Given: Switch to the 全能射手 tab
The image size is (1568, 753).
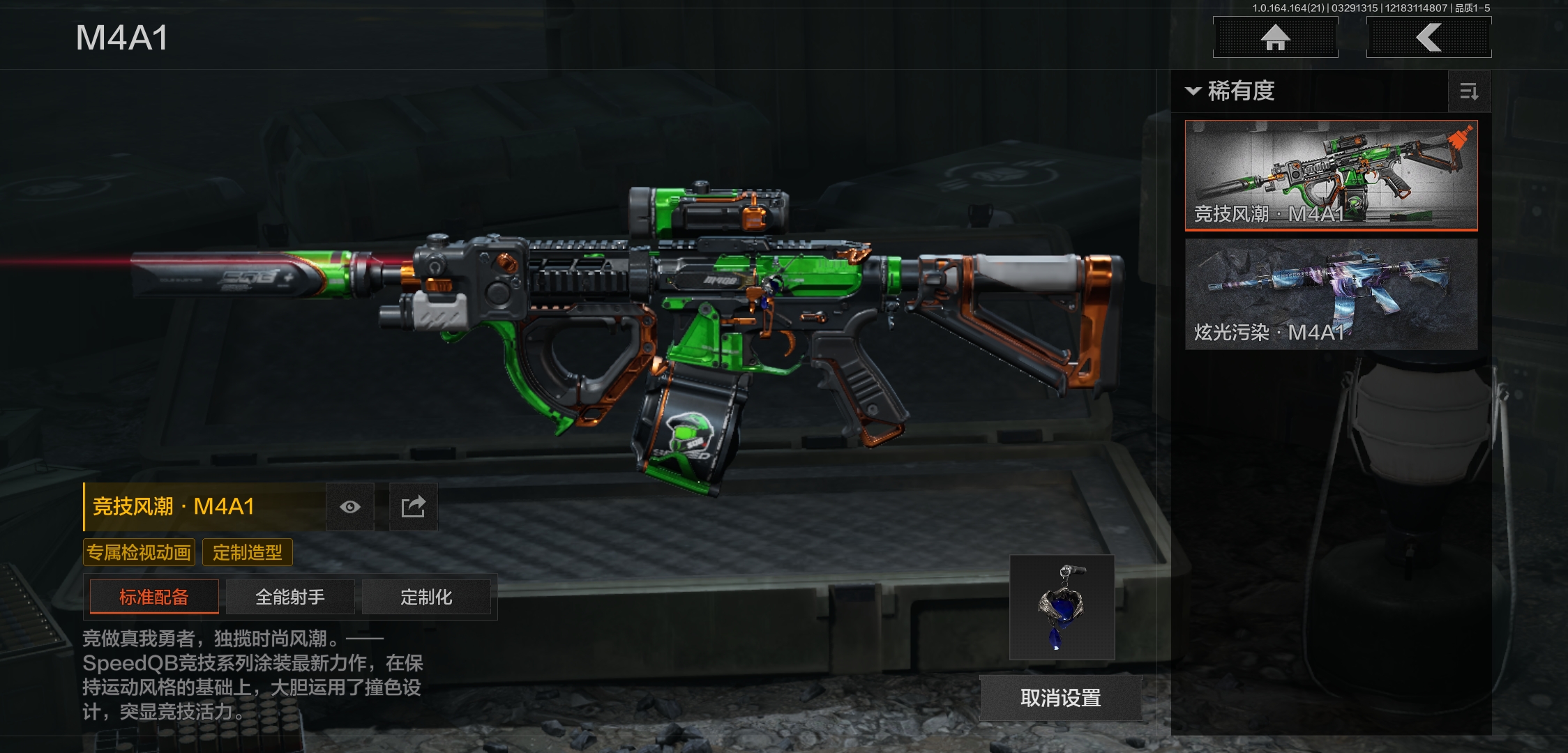Looking at the screenshot, I should (x=290, y=597).
